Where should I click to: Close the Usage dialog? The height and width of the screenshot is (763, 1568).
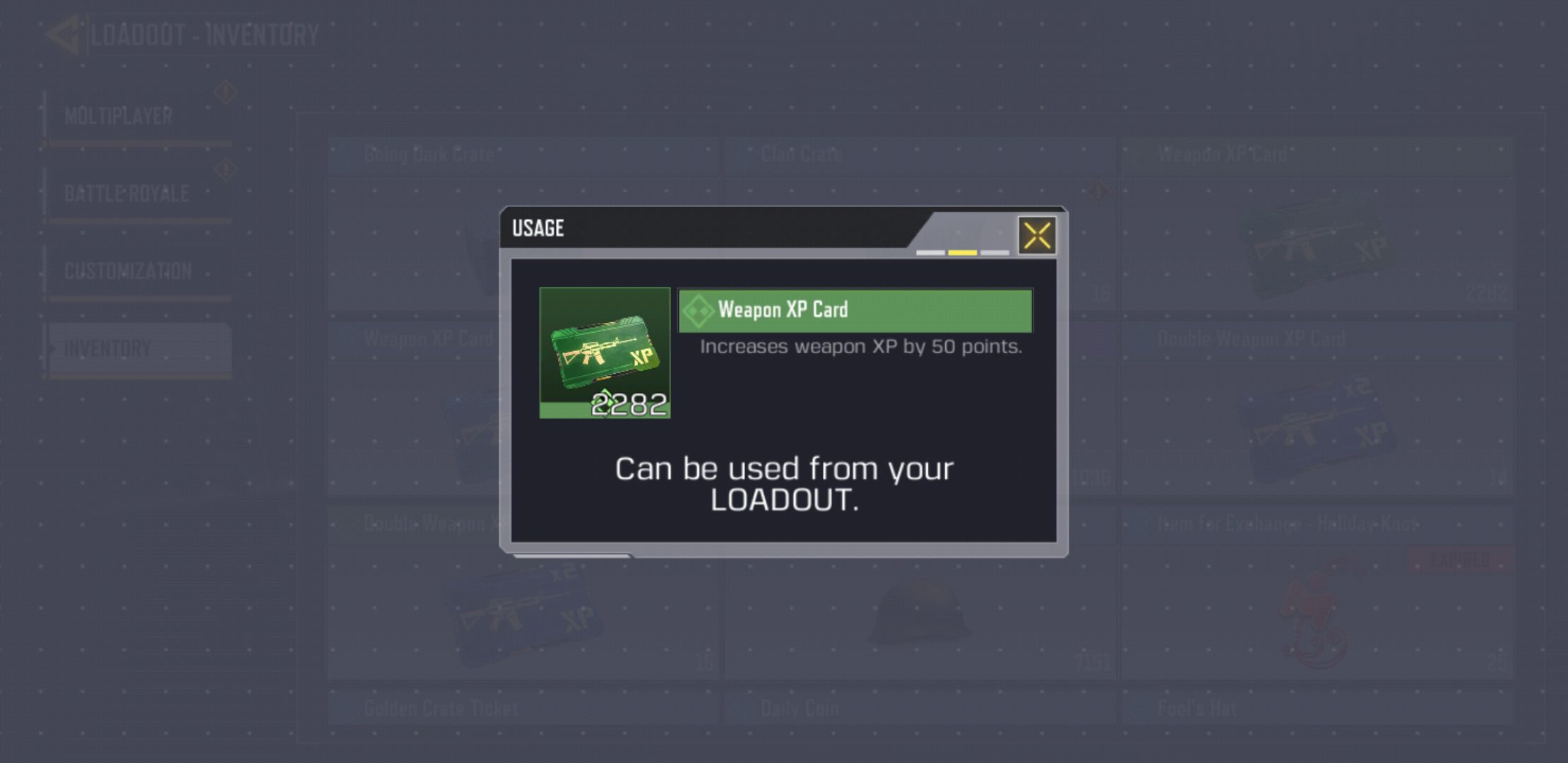[x=1036, y=235]
